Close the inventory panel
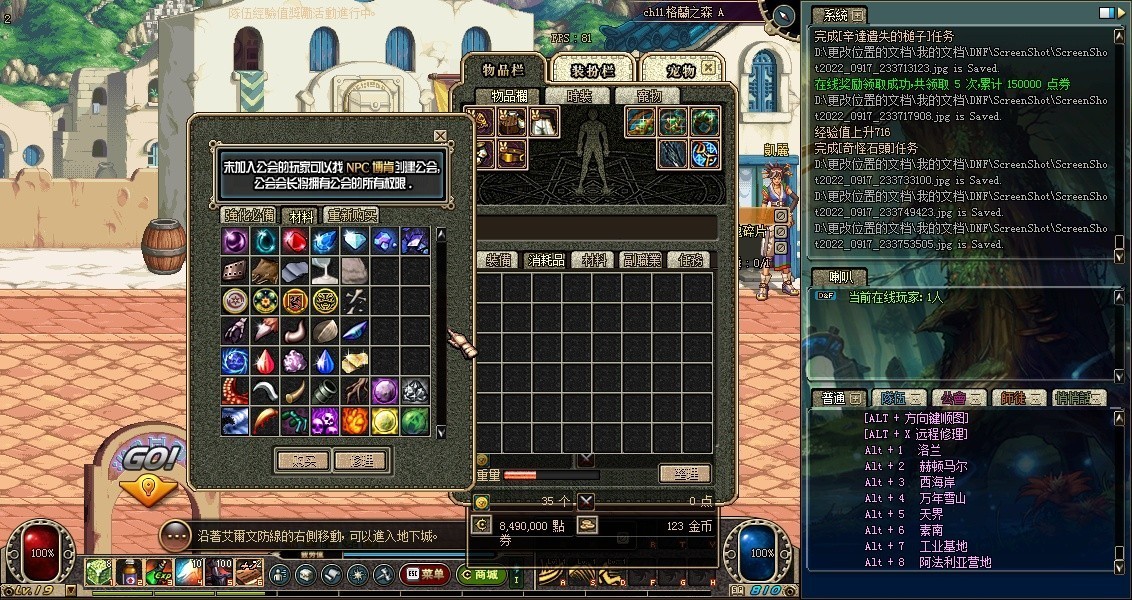The image size is (1132, 600). (x=708, y=68)
